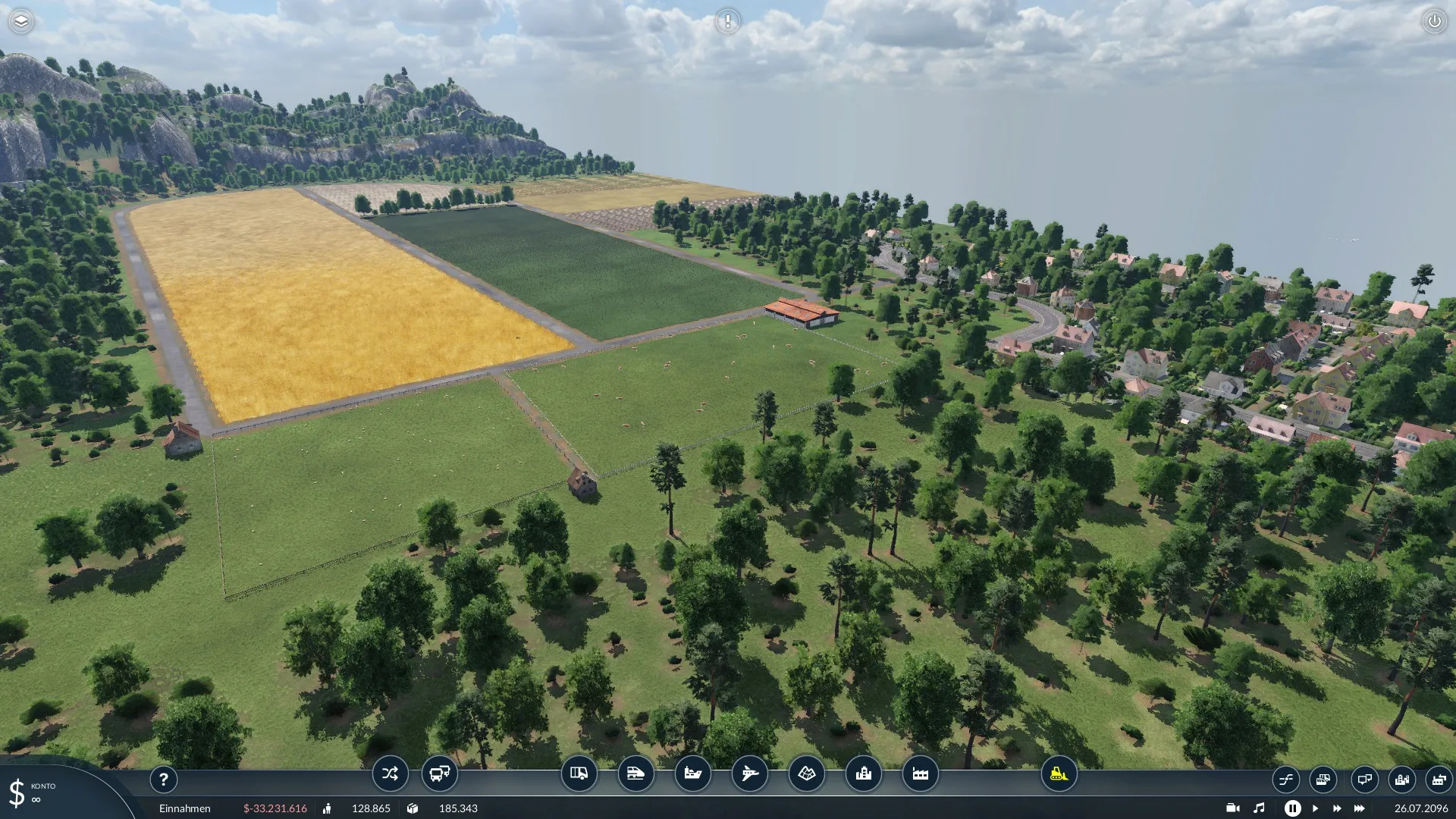Open the road construction menu
The width and height of the screenshot is (1456, 819).
point(579,773)
